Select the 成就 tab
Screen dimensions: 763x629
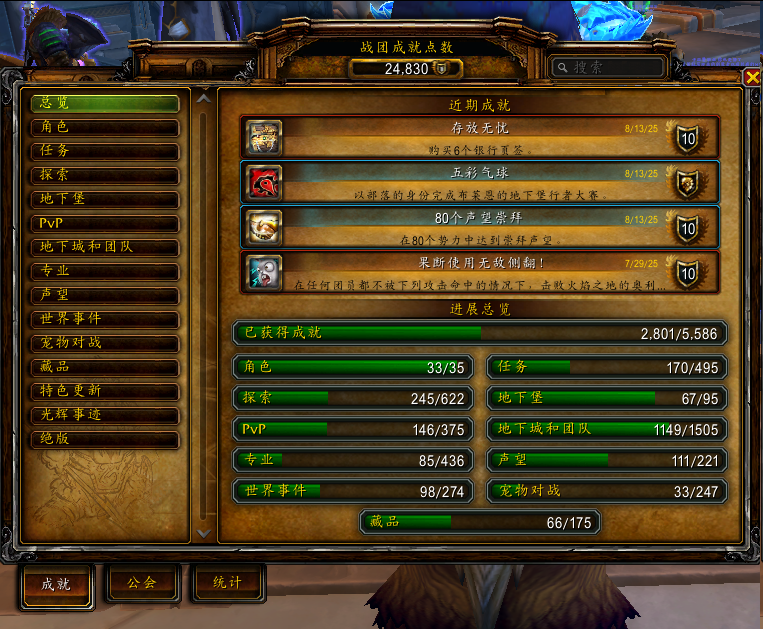(x=56, y=584)
